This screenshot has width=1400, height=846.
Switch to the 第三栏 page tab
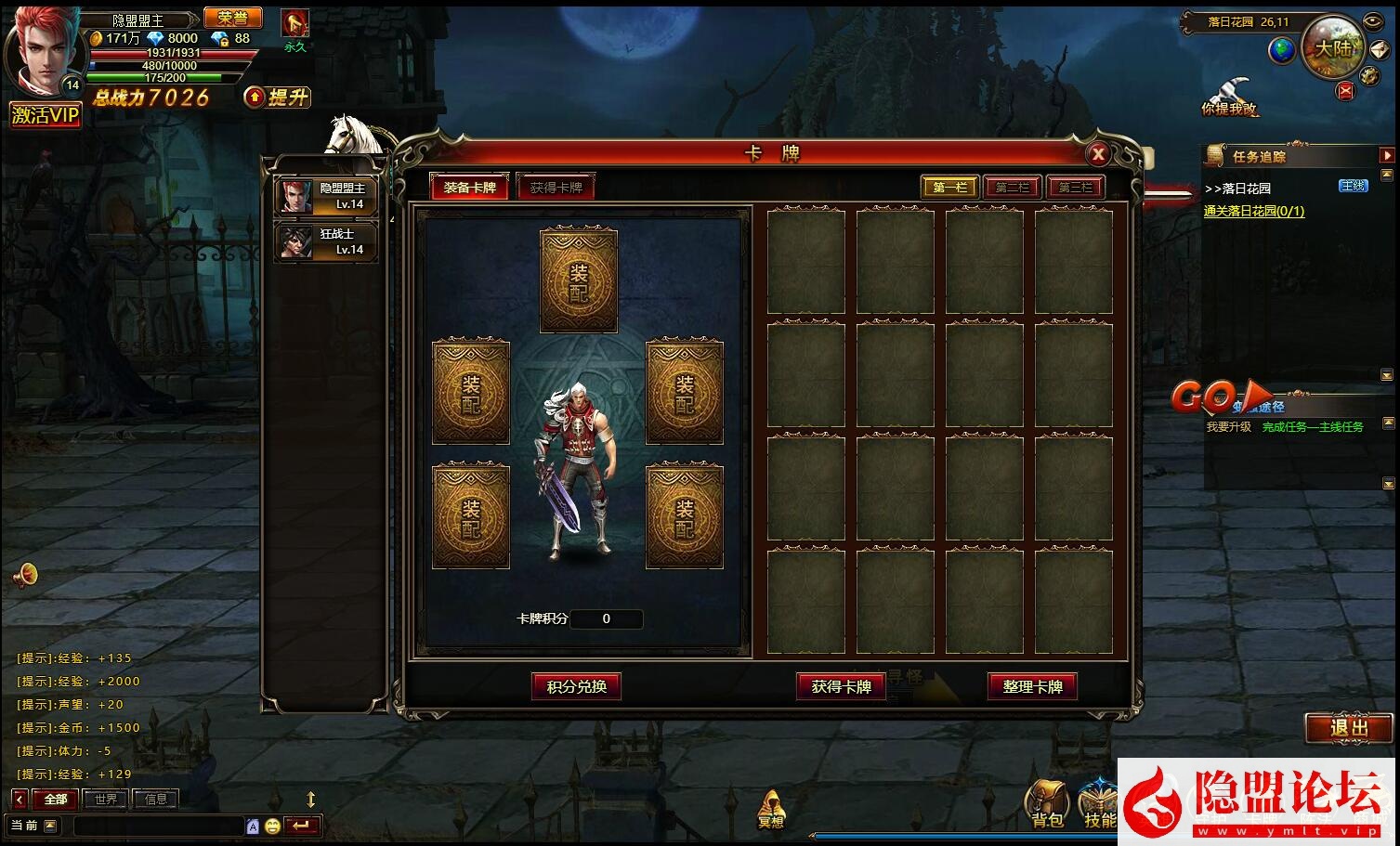(x=1075, y=188)
